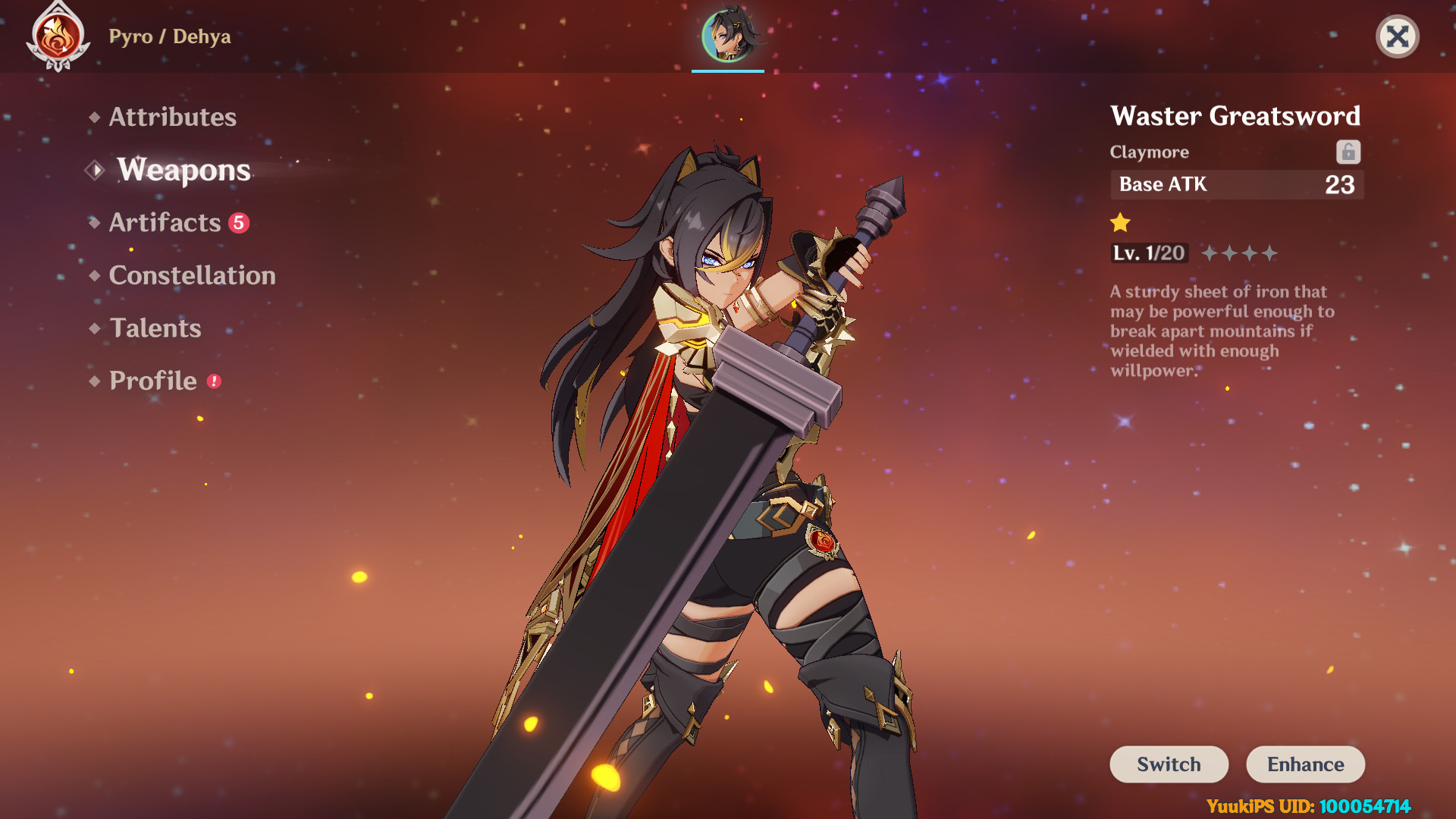Select Dehya's character avatar tab
Viewport: 1456px width, 819px height.
pos(728,36)
